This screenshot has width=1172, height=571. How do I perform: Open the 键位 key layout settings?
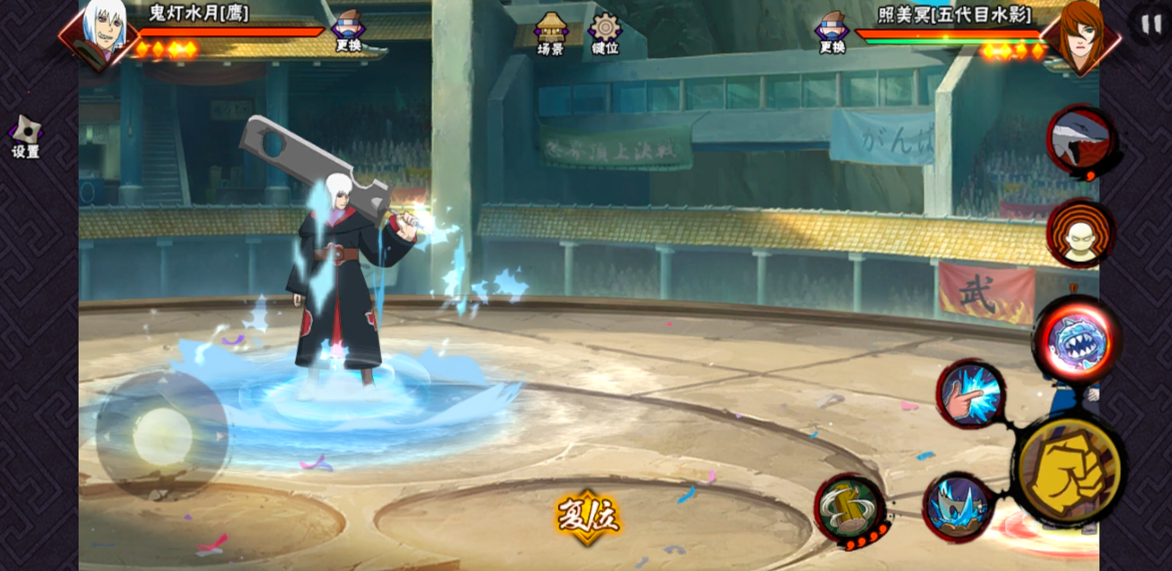tap(605, 33)
